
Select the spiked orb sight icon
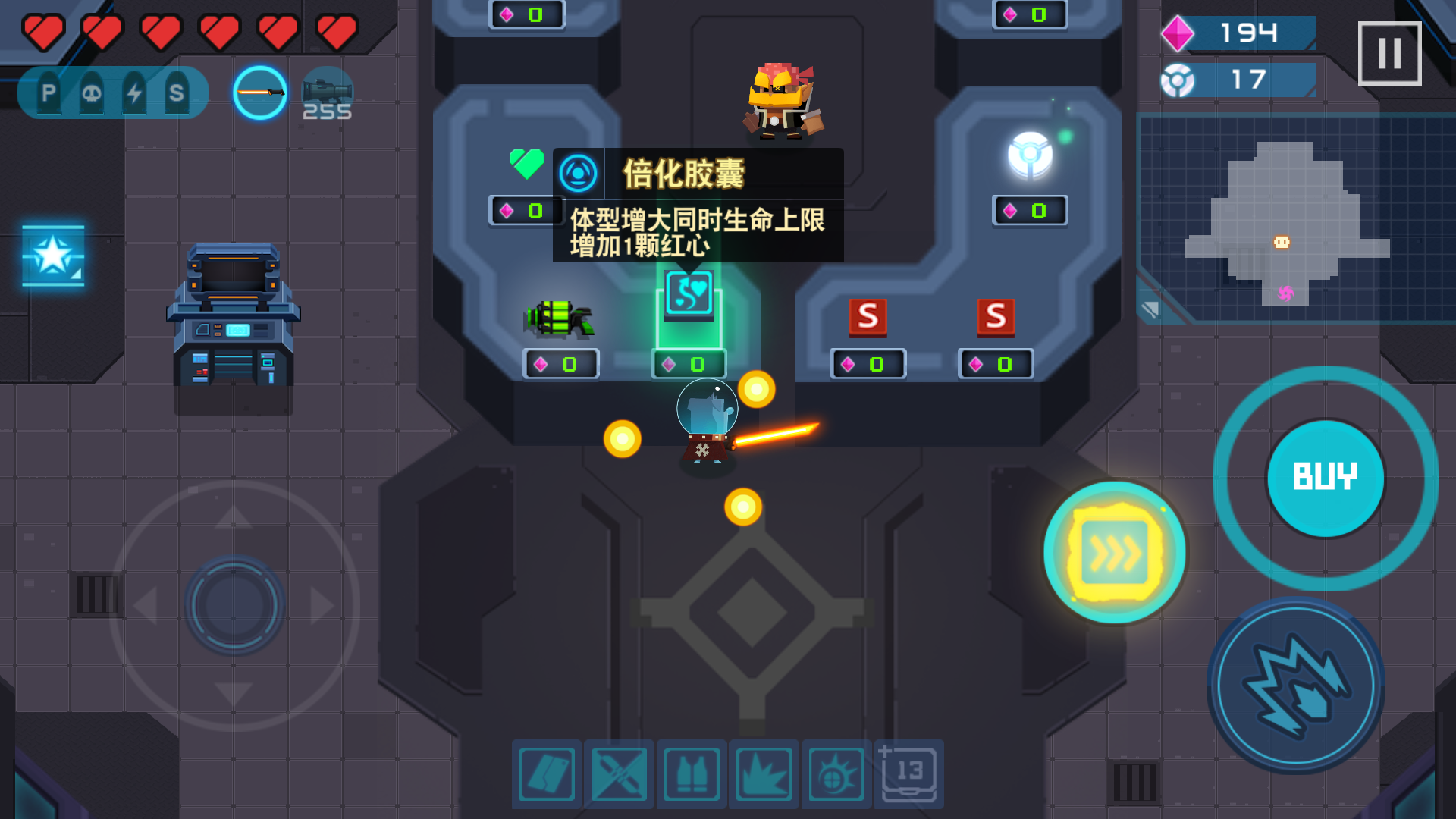pos(836,774)
